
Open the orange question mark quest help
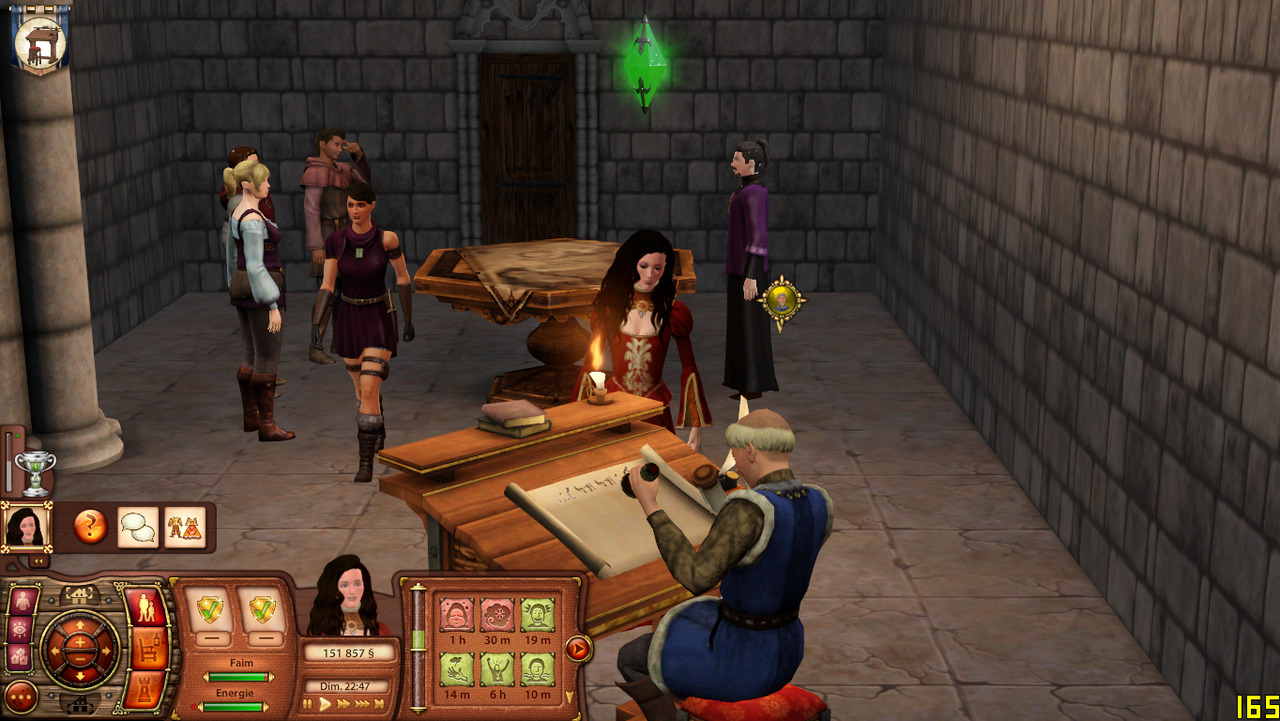tap(90, 527)
